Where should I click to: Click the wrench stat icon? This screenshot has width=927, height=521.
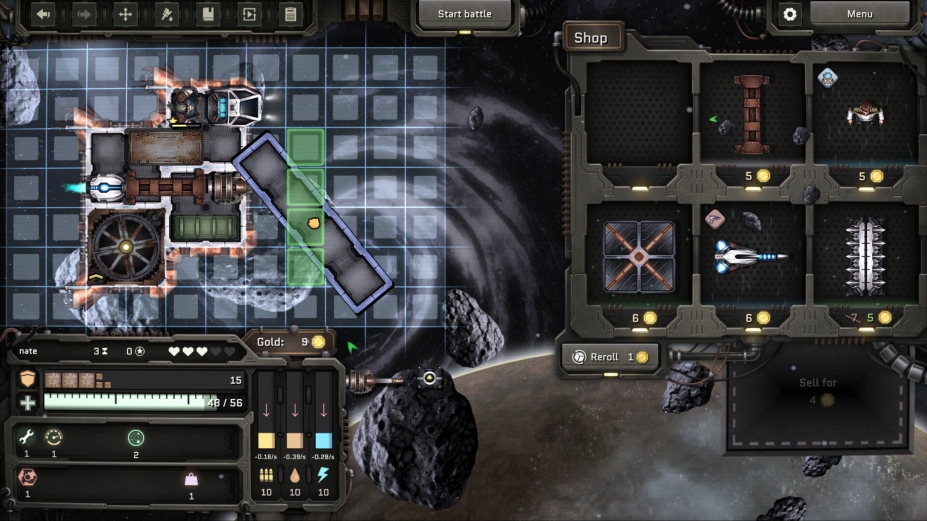pos(27,437)
